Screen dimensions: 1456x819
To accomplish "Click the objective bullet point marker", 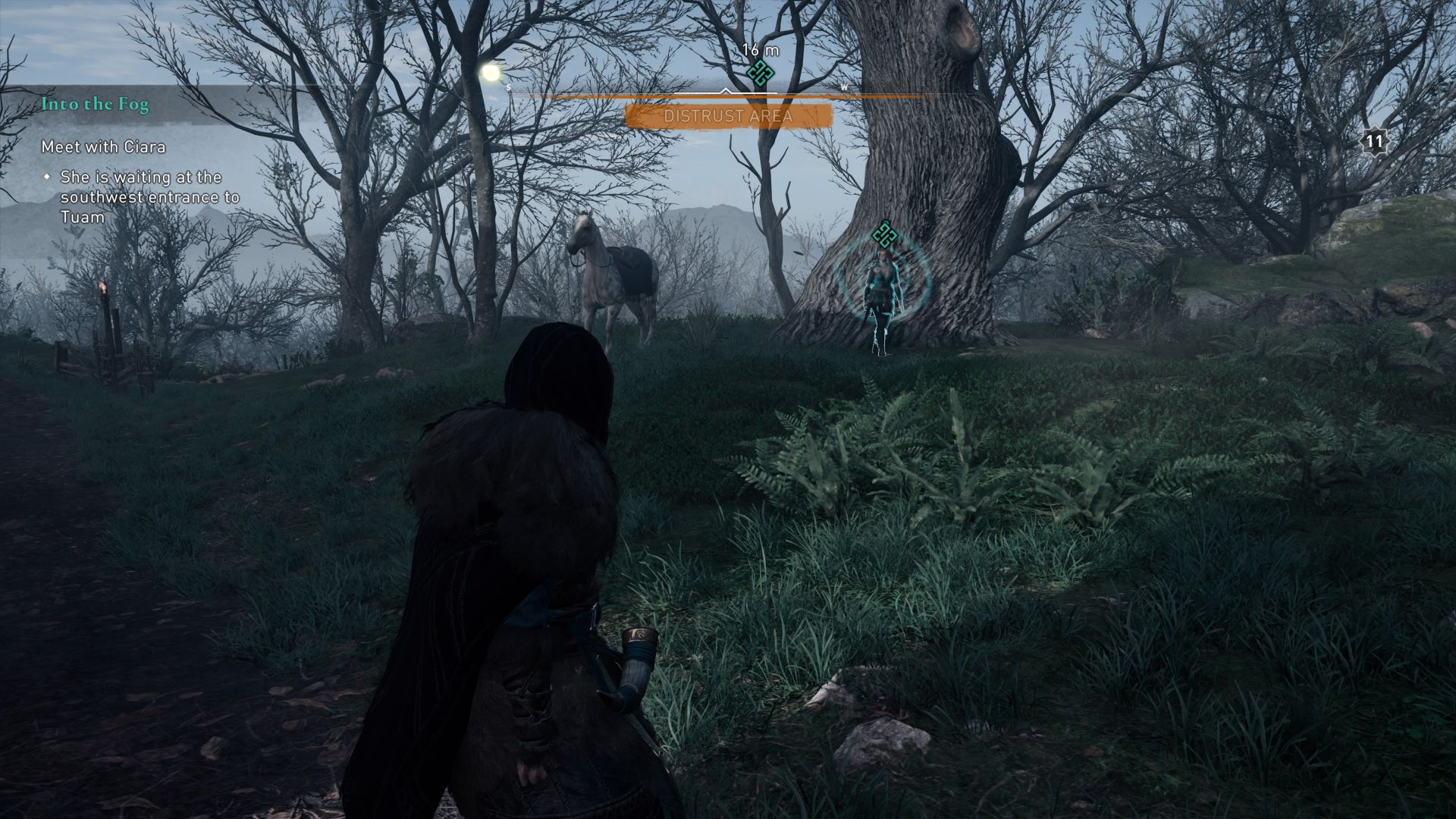I will tap(48, 176).
